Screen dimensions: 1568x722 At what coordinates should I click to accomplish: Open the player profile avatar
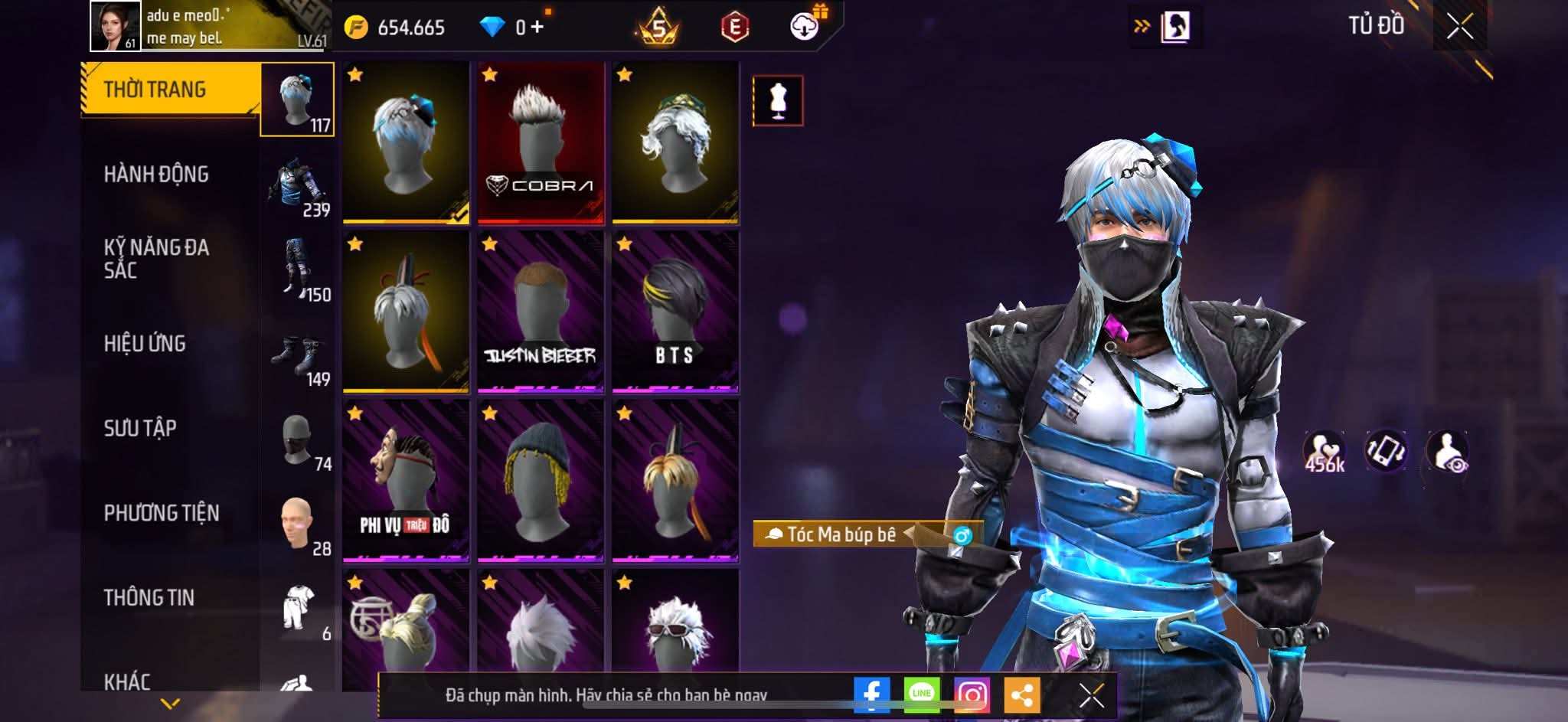[116, 26]
